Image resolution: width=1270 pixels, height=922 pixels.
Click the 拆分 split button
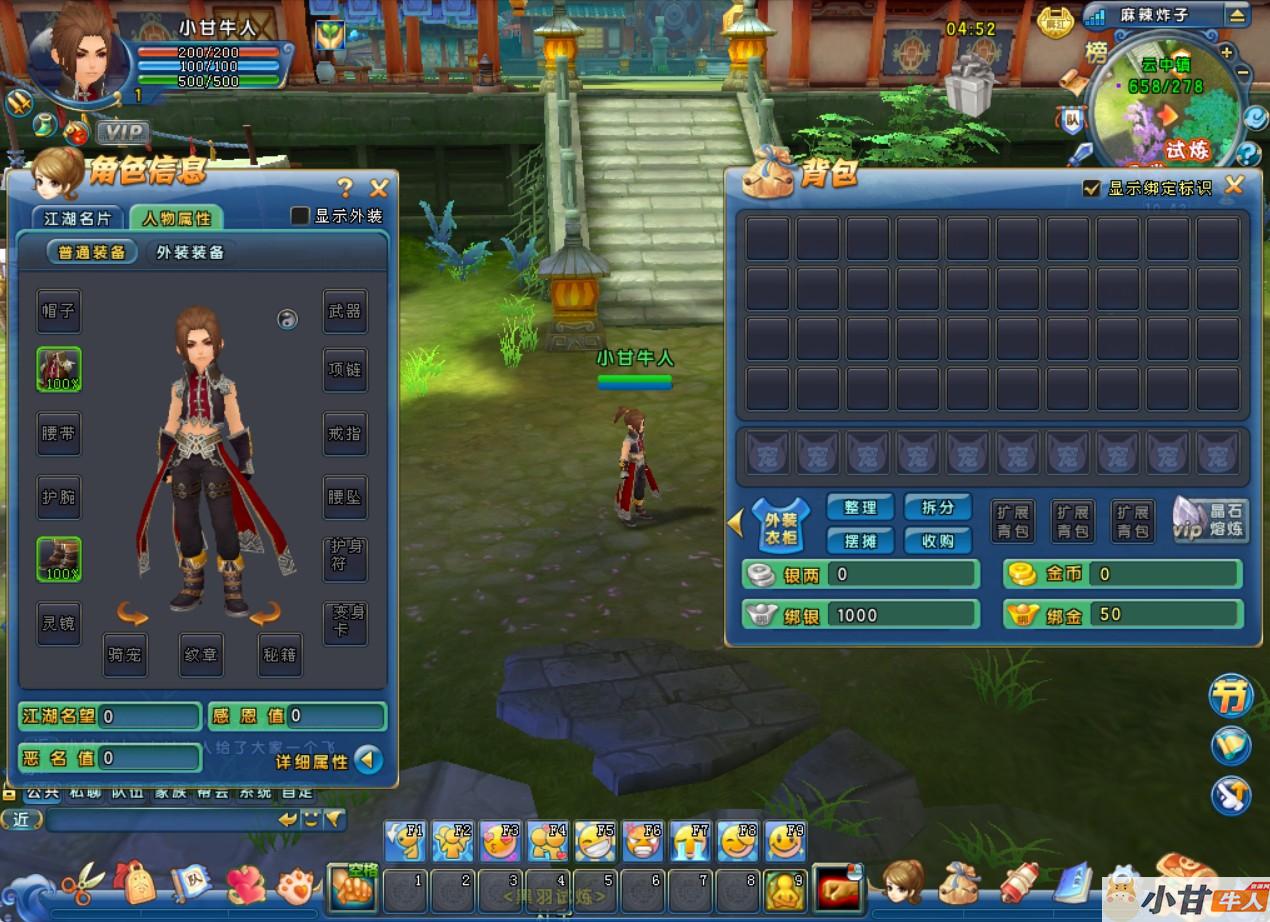(938, 507)
